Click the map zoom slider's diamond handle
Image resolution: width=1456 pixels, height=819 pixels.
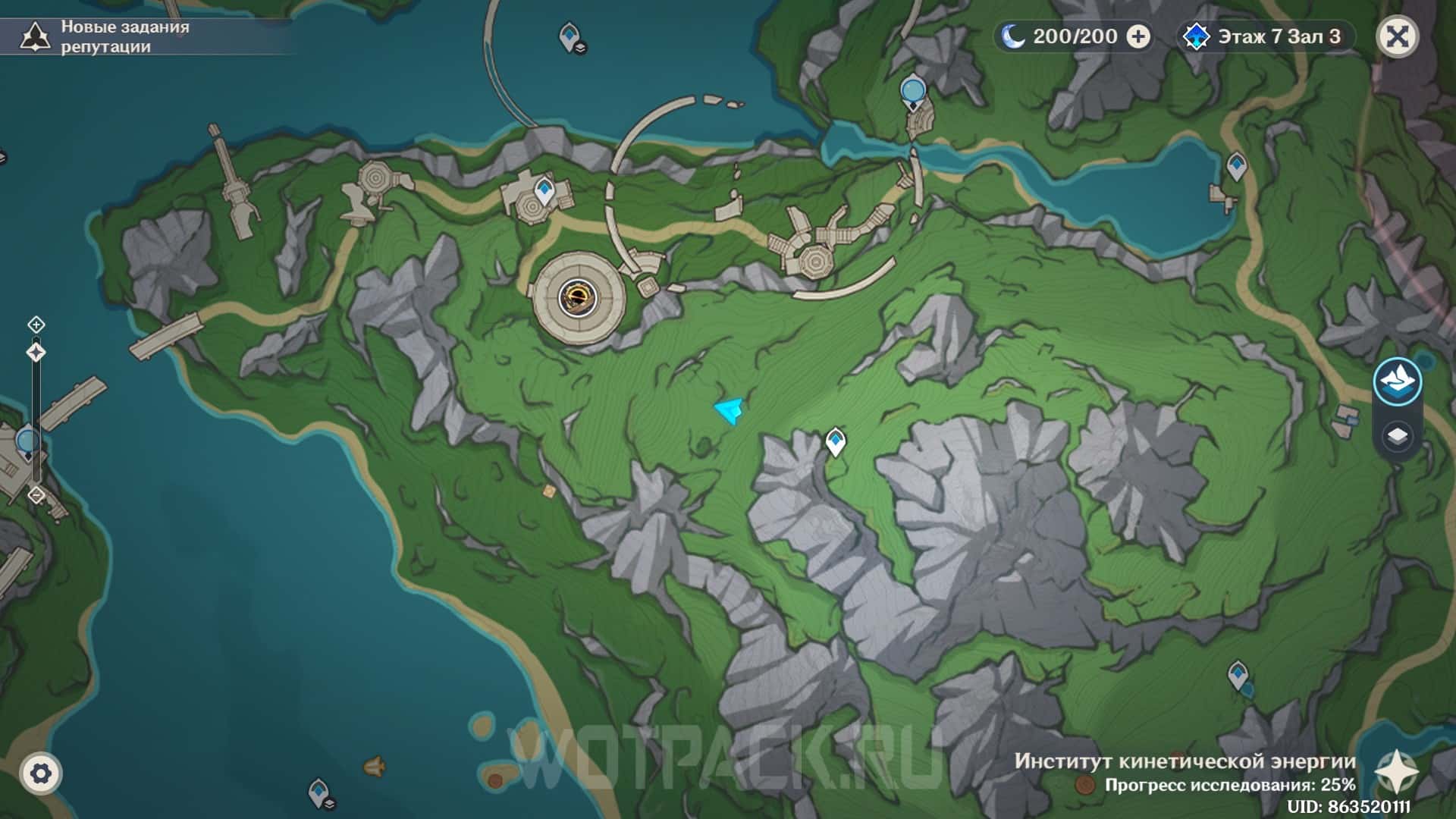click(36, 353)
